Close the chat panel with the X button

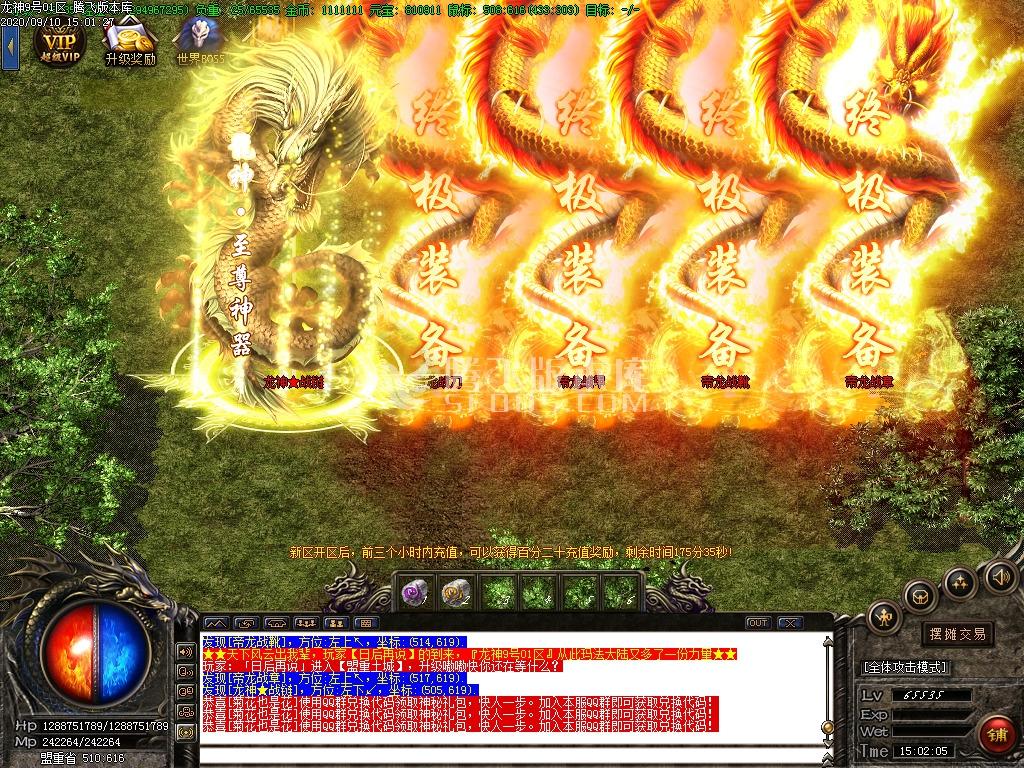[x=789, y=623]
